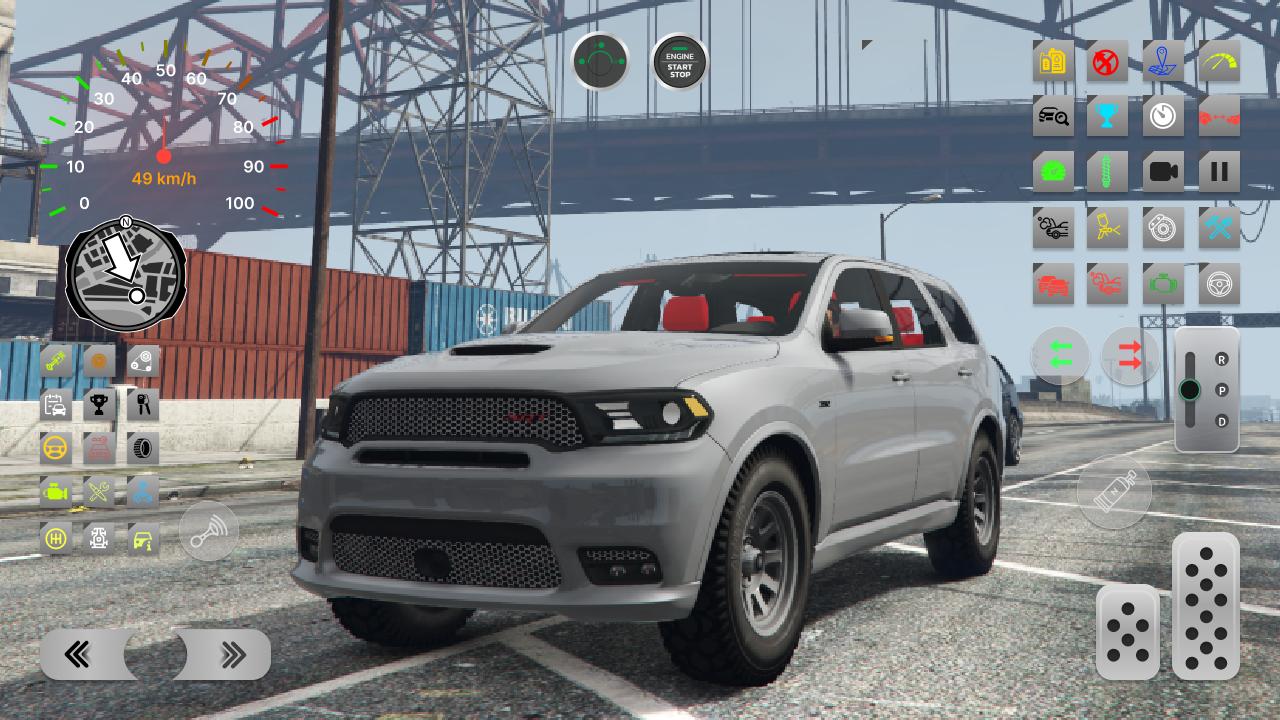Screen dimensions: 1280x720
Task: Activate the green left turn signal
Action: click(1061, 355)
